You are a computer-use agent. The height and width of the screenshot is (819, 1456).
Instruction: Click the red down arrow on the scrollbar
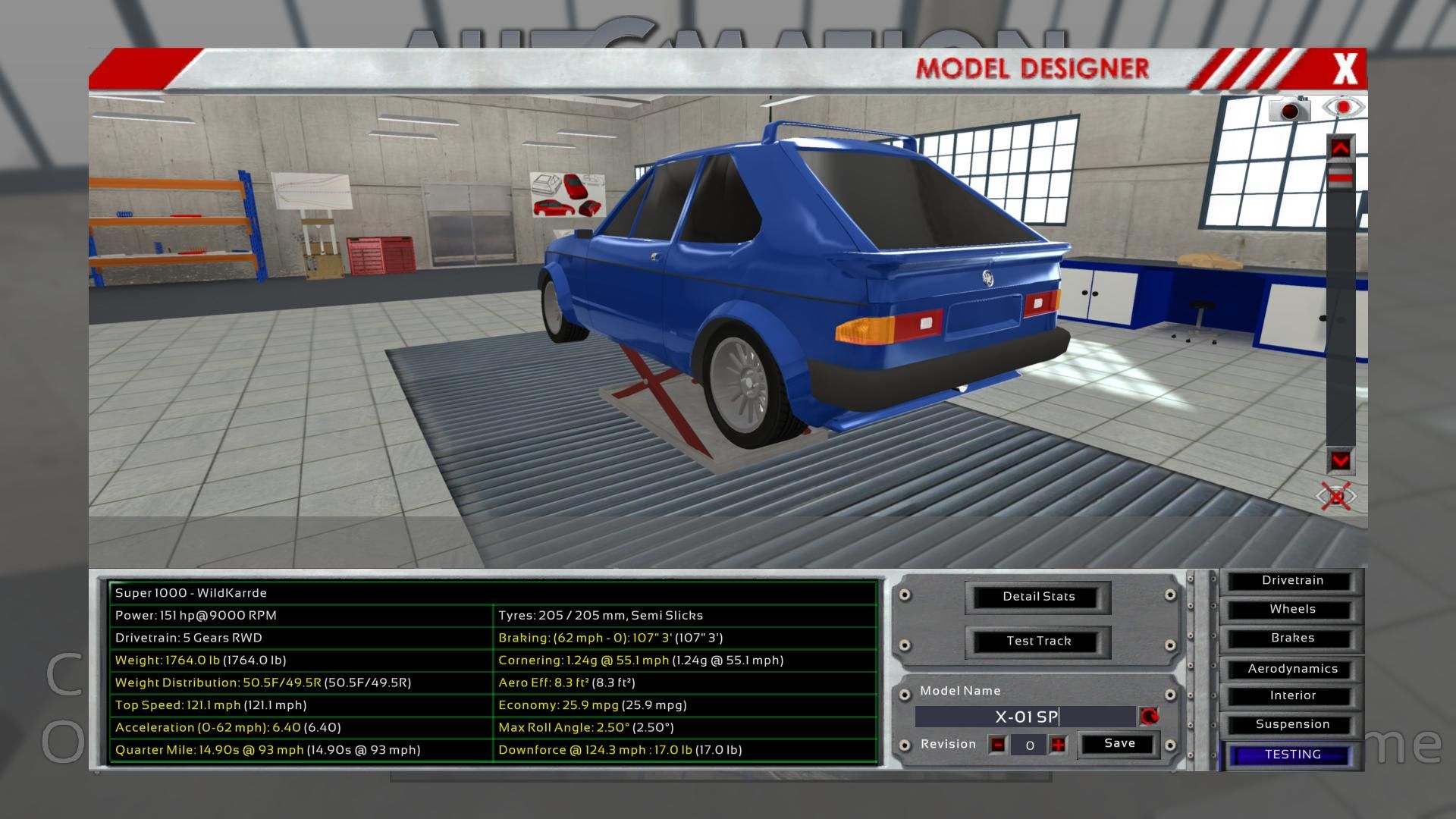[x=1340, y=460]
